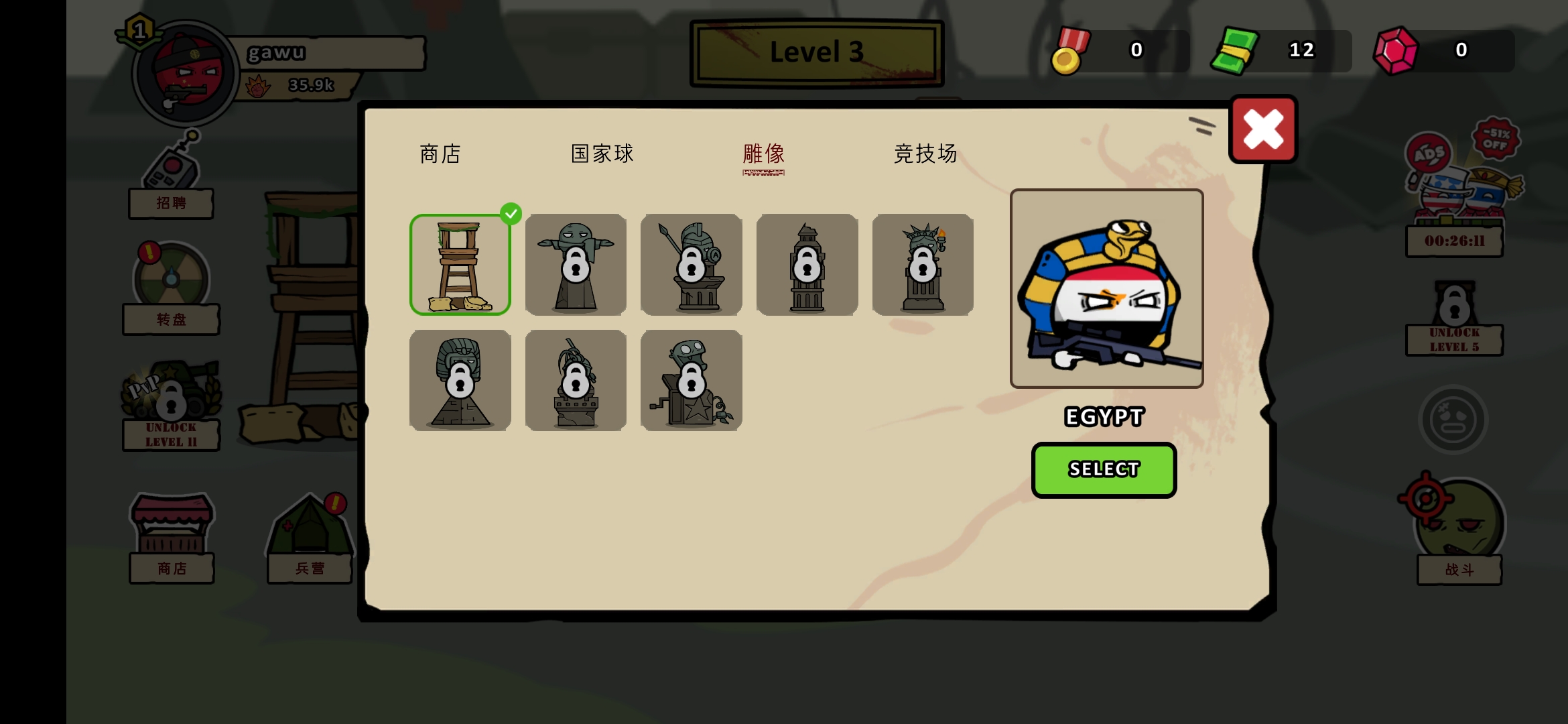Switch to the 国家球 tab
The image size is (1568, 724).
[x=600, y=154]
